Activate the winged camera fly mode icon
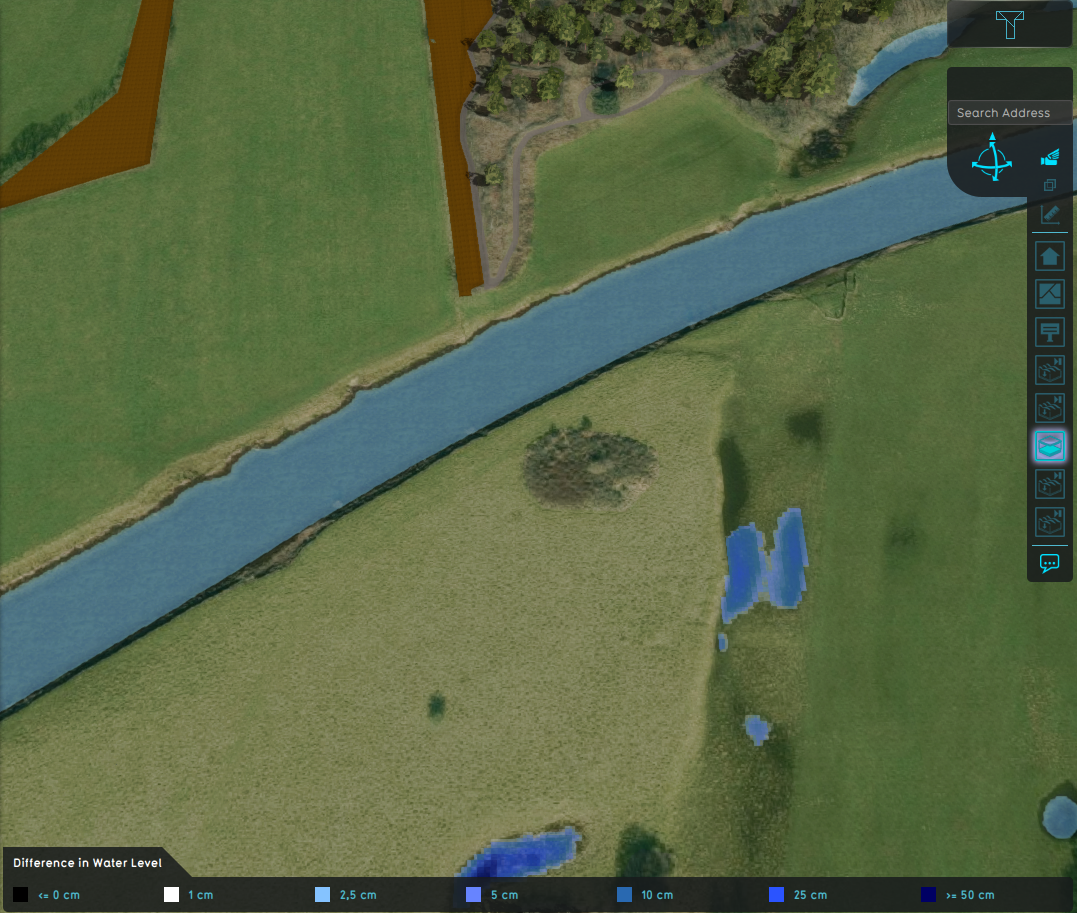The width and height of the screenshot is (1077, 913). [1050, 157]
